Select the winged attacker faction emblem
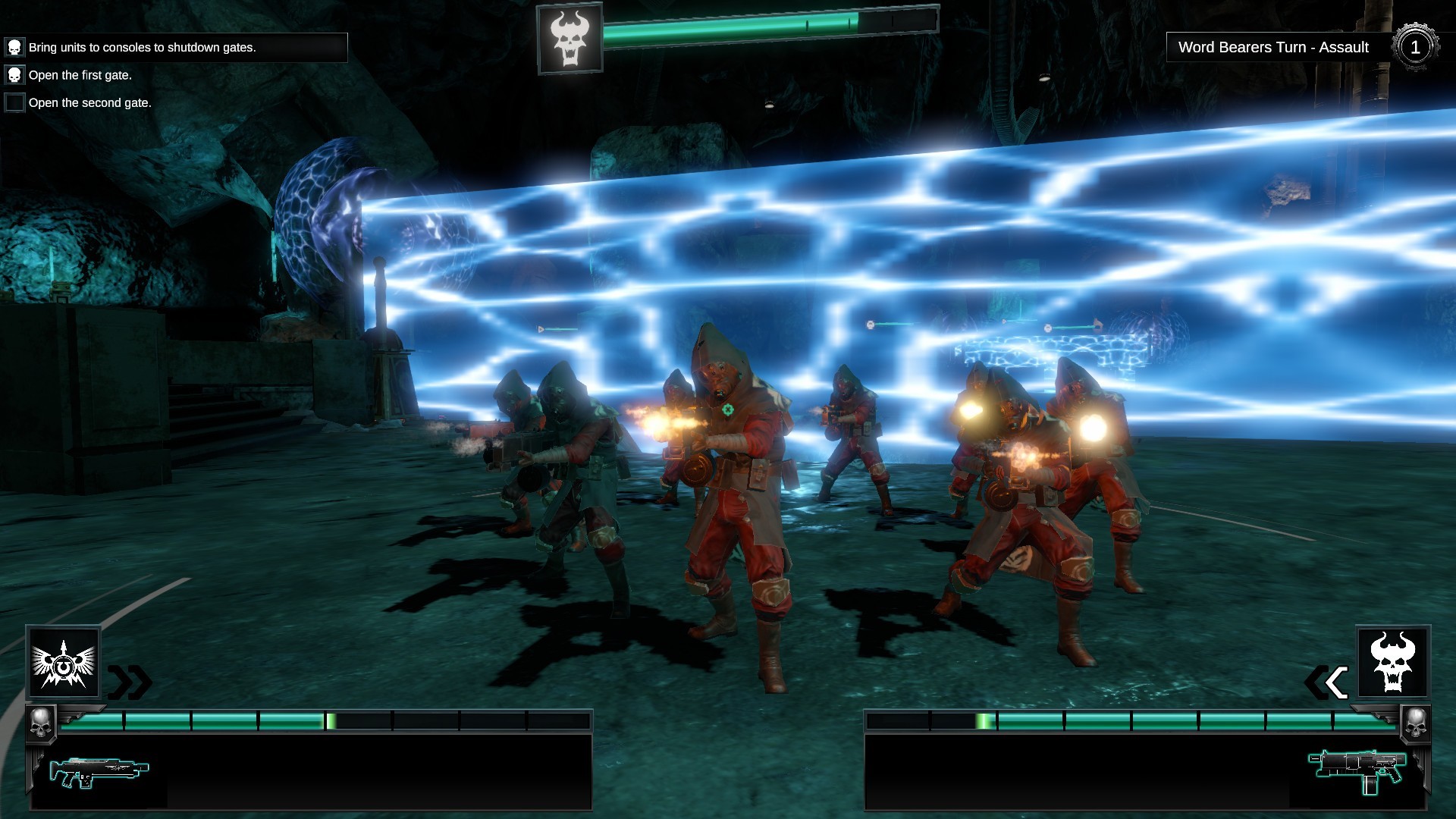The height and width of the screenshot is (819, 1456). coord(64,663)
